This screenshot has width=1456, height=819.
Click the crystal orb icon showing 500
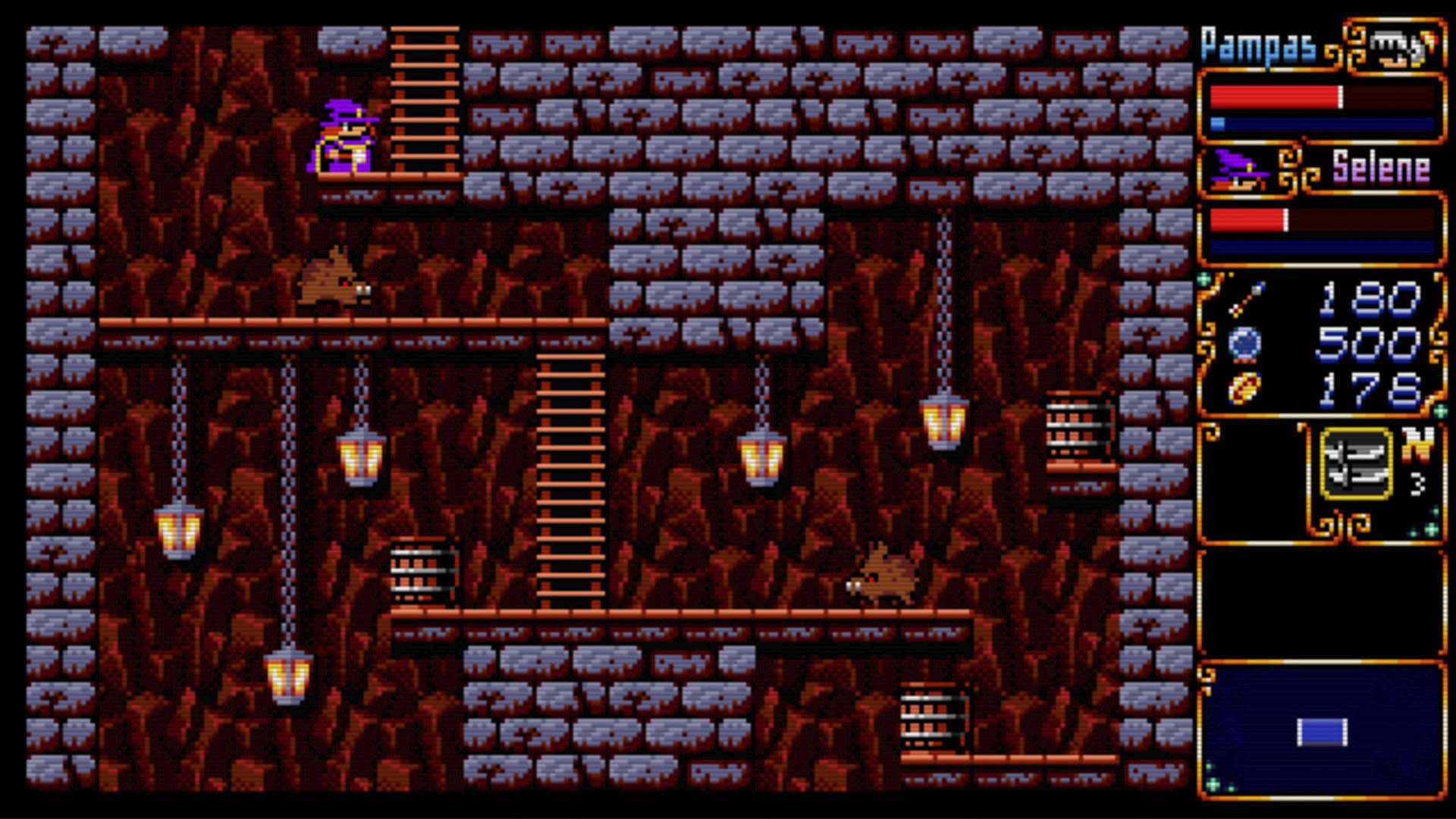coord(1244,343)
